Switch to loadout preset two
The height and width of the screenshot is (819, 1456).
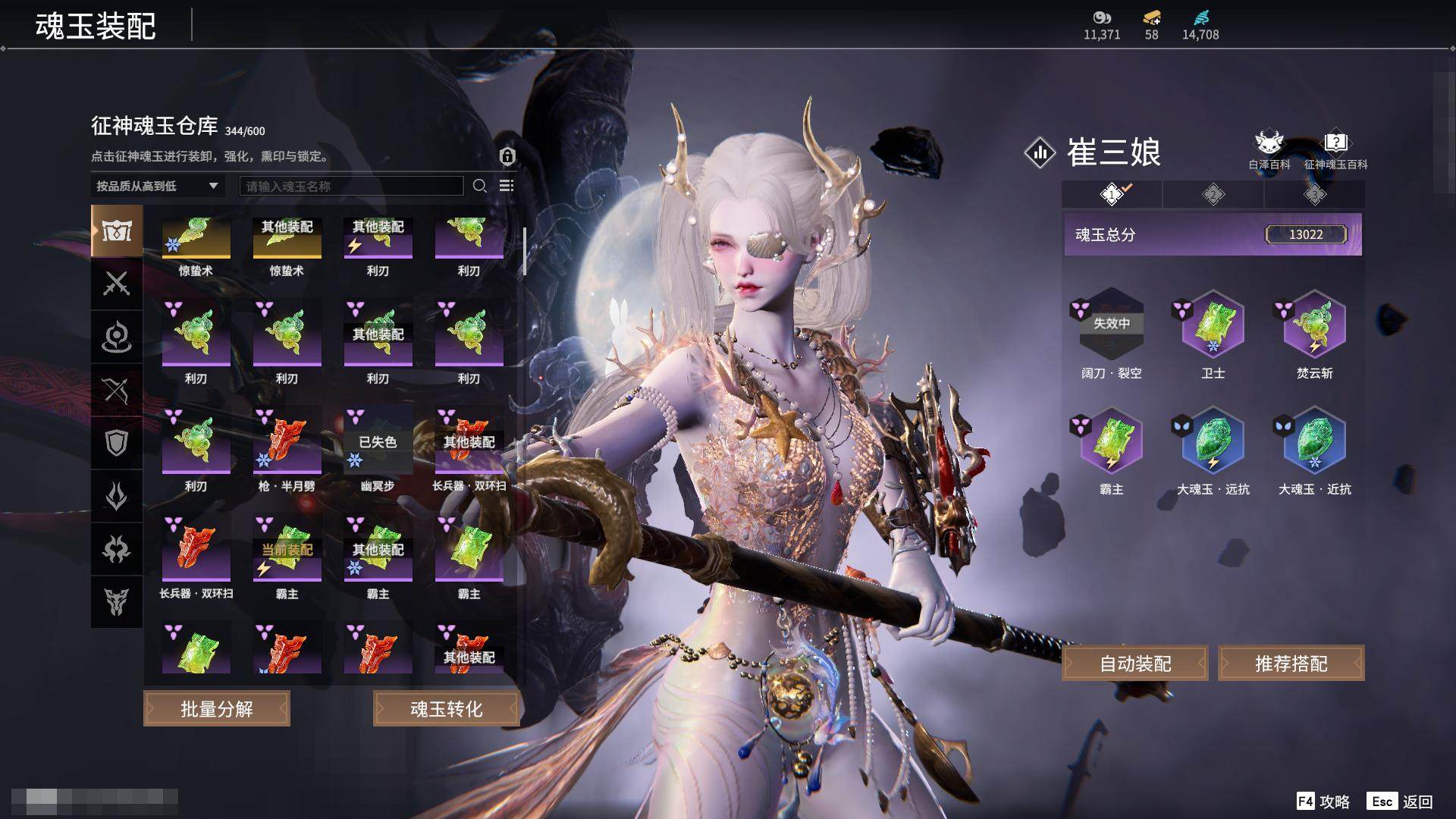(1213, 195)
